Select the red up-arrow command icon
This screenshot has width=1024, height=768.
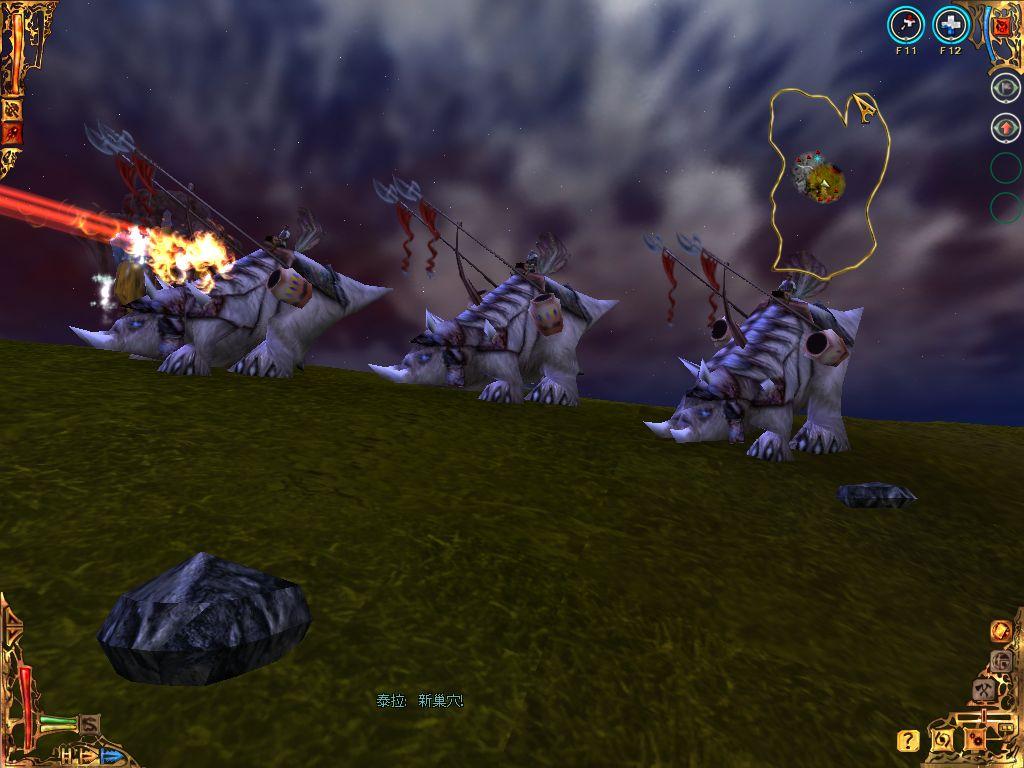(x=1005, y=128)
